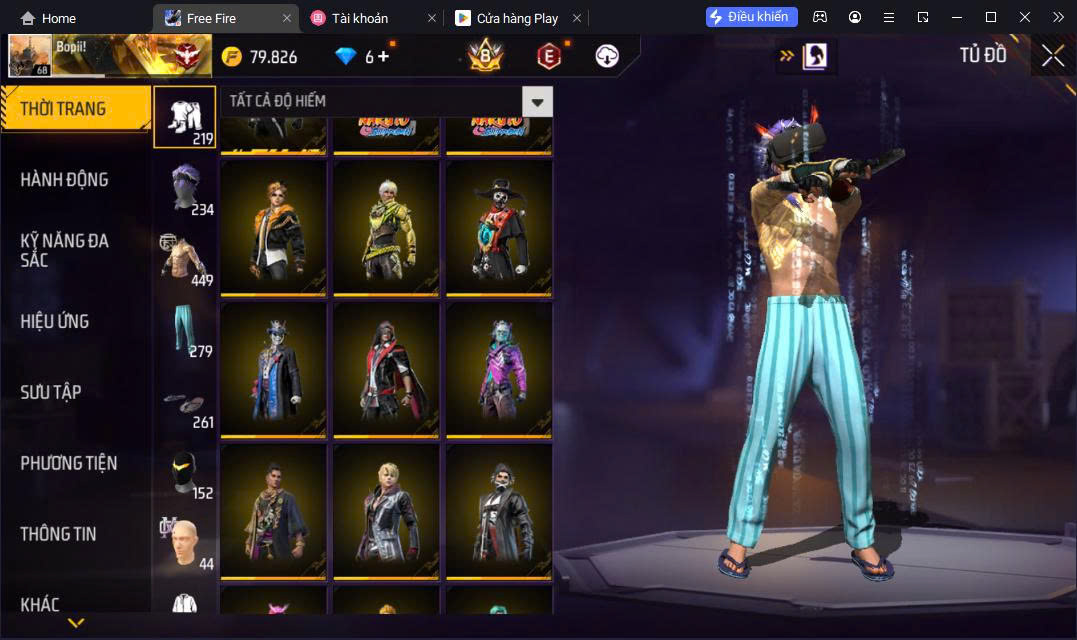Select the teal pants subcategory

tap(185, 329)
